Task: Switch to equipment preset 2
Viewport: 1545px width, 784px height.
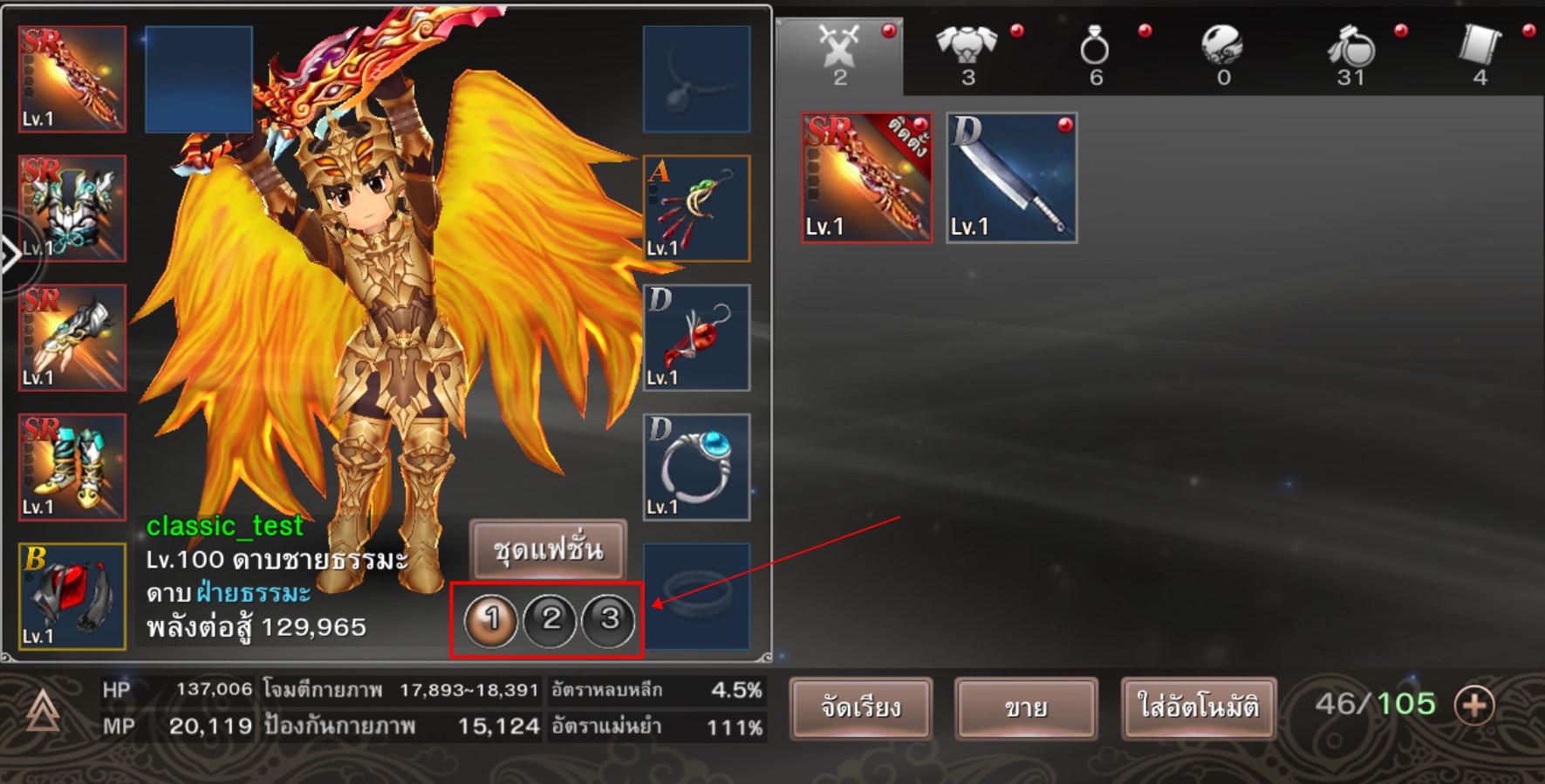Action: click(x=550, y=620)
